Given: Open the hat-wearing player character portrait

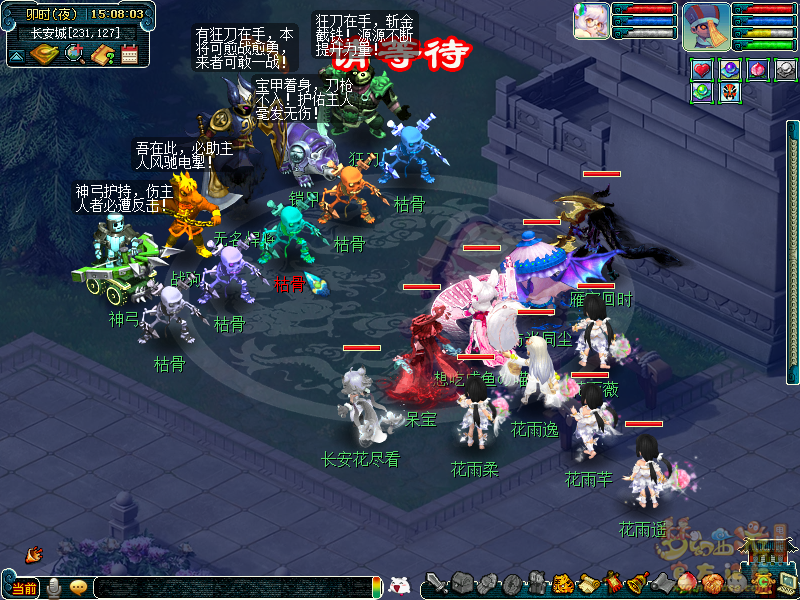Looking at the screenshot, I should tap(705, 26).
